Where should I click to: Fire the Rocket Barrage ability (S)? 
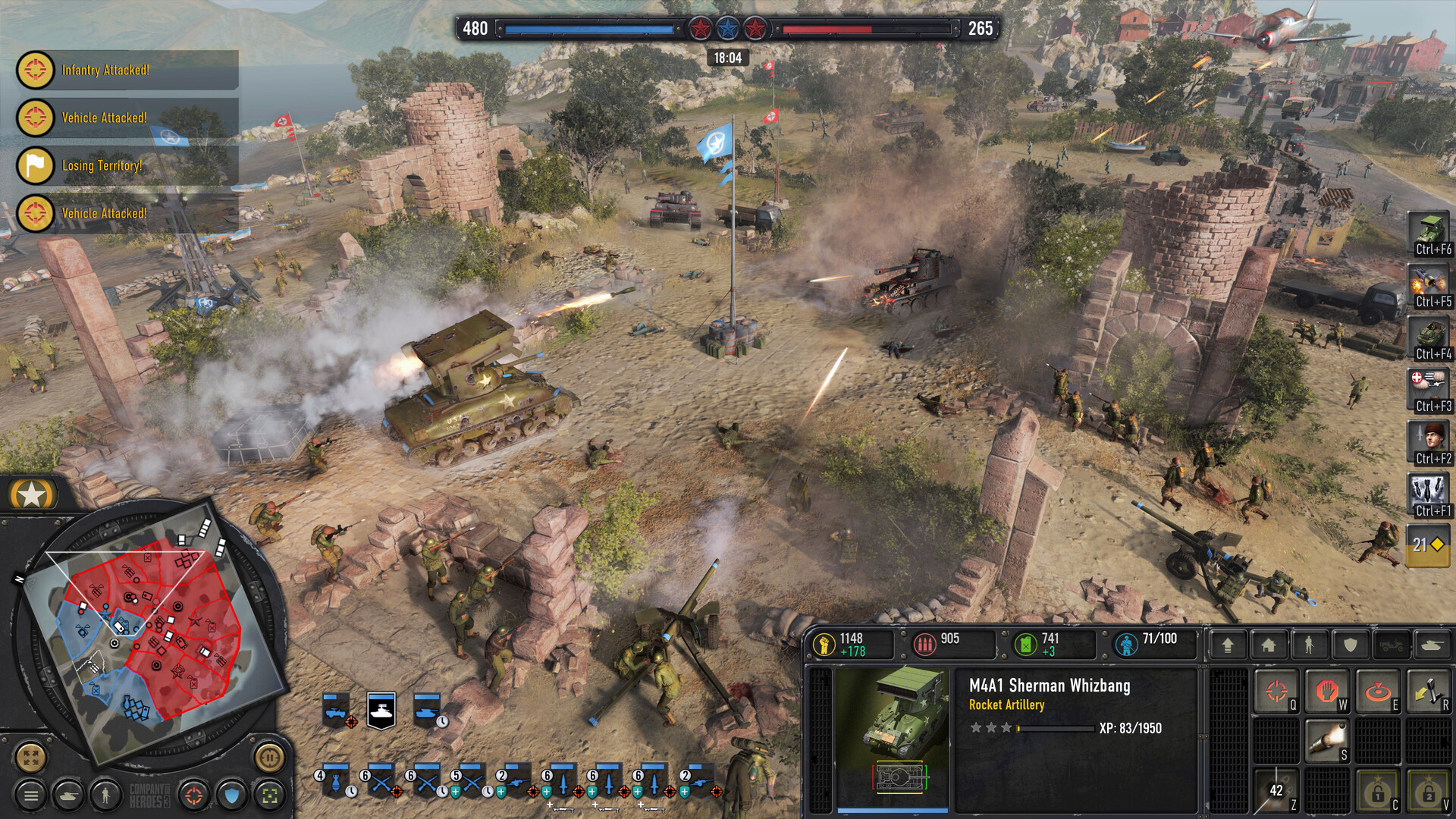coord(1327,741)
